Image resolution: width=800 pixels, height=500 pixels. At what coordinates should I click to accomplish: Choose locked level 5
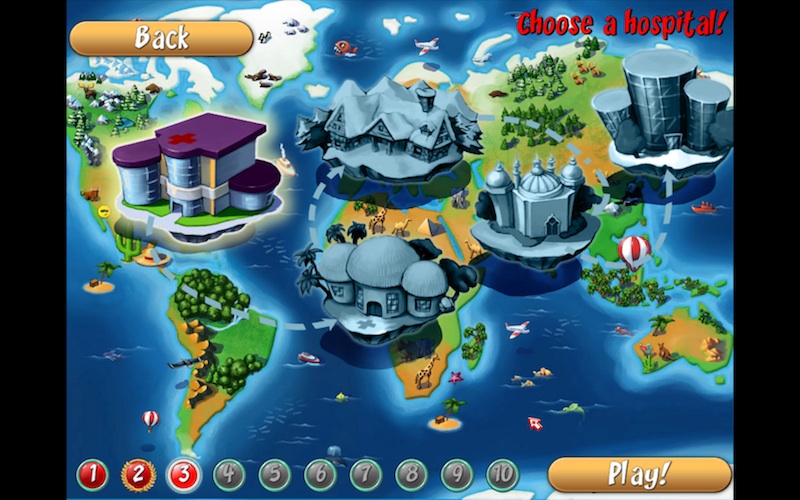tap(275, 474)
